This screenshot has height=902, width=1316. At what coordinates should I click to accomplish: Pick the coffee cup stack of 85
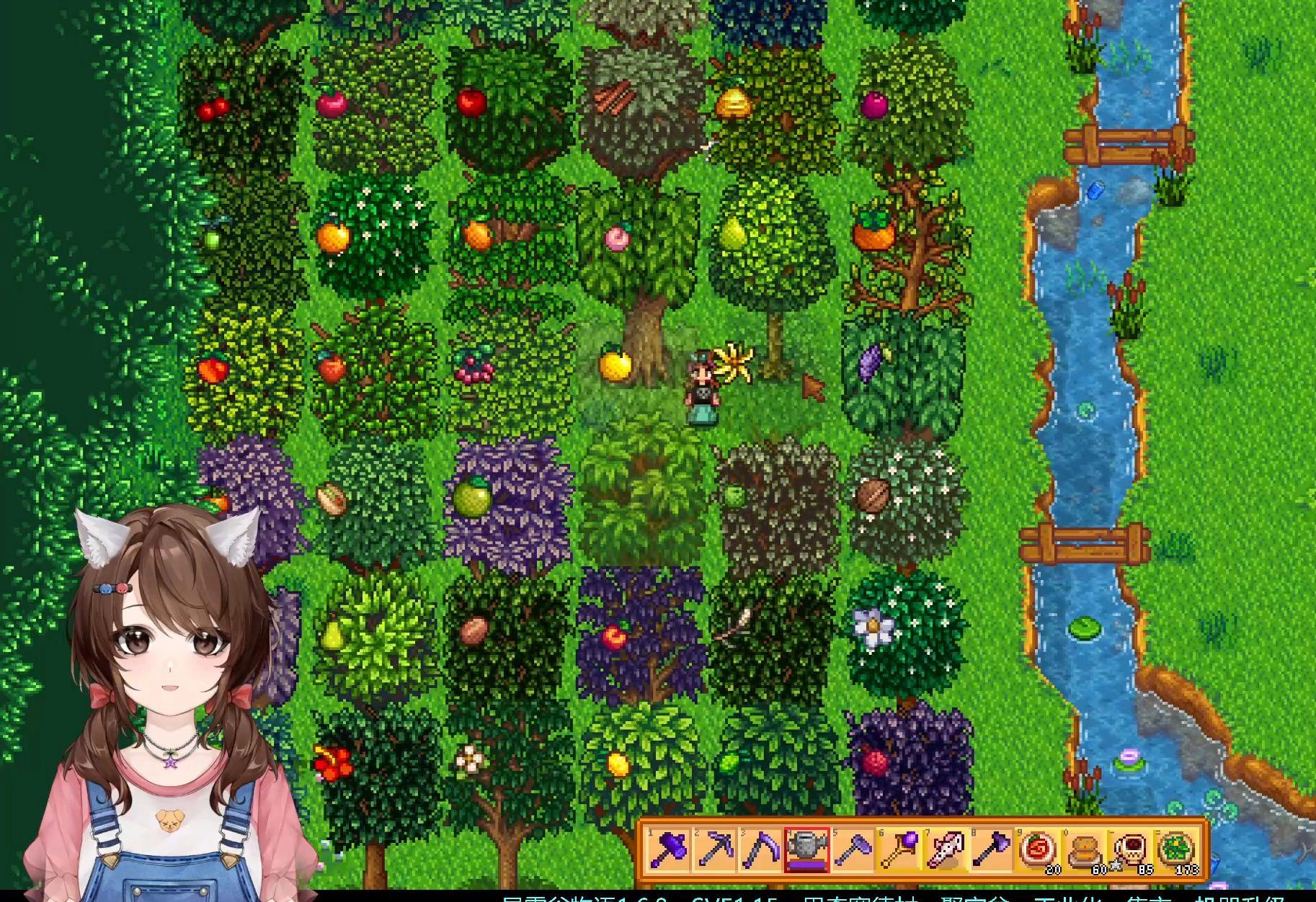(1131, 850)
